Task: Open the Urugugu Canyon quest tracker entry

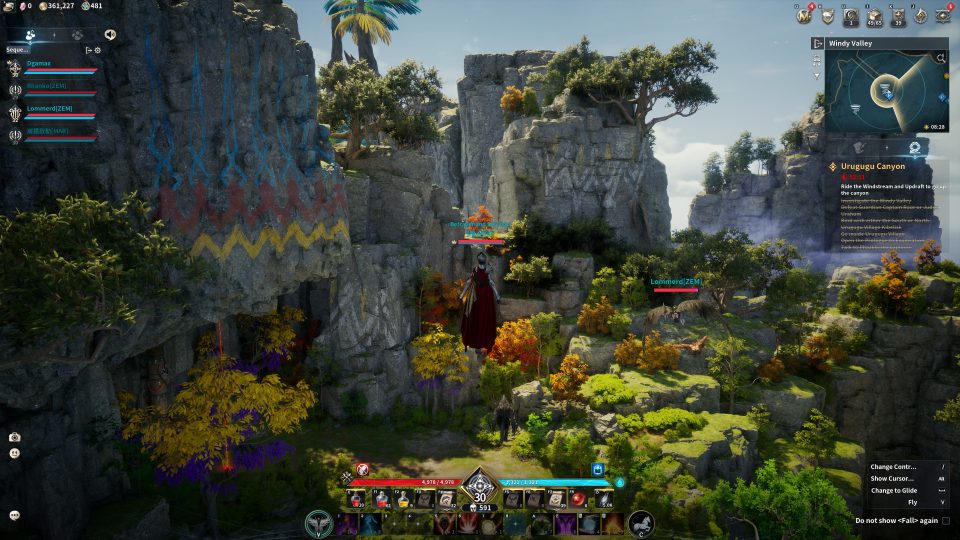Action: click(880, 166)
